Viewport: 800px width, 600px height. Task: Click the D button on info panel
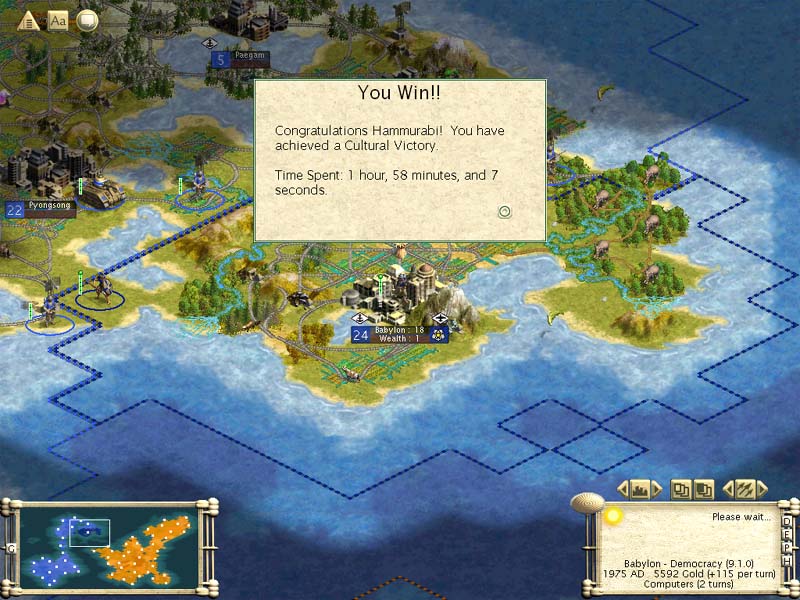pos(788,521)
